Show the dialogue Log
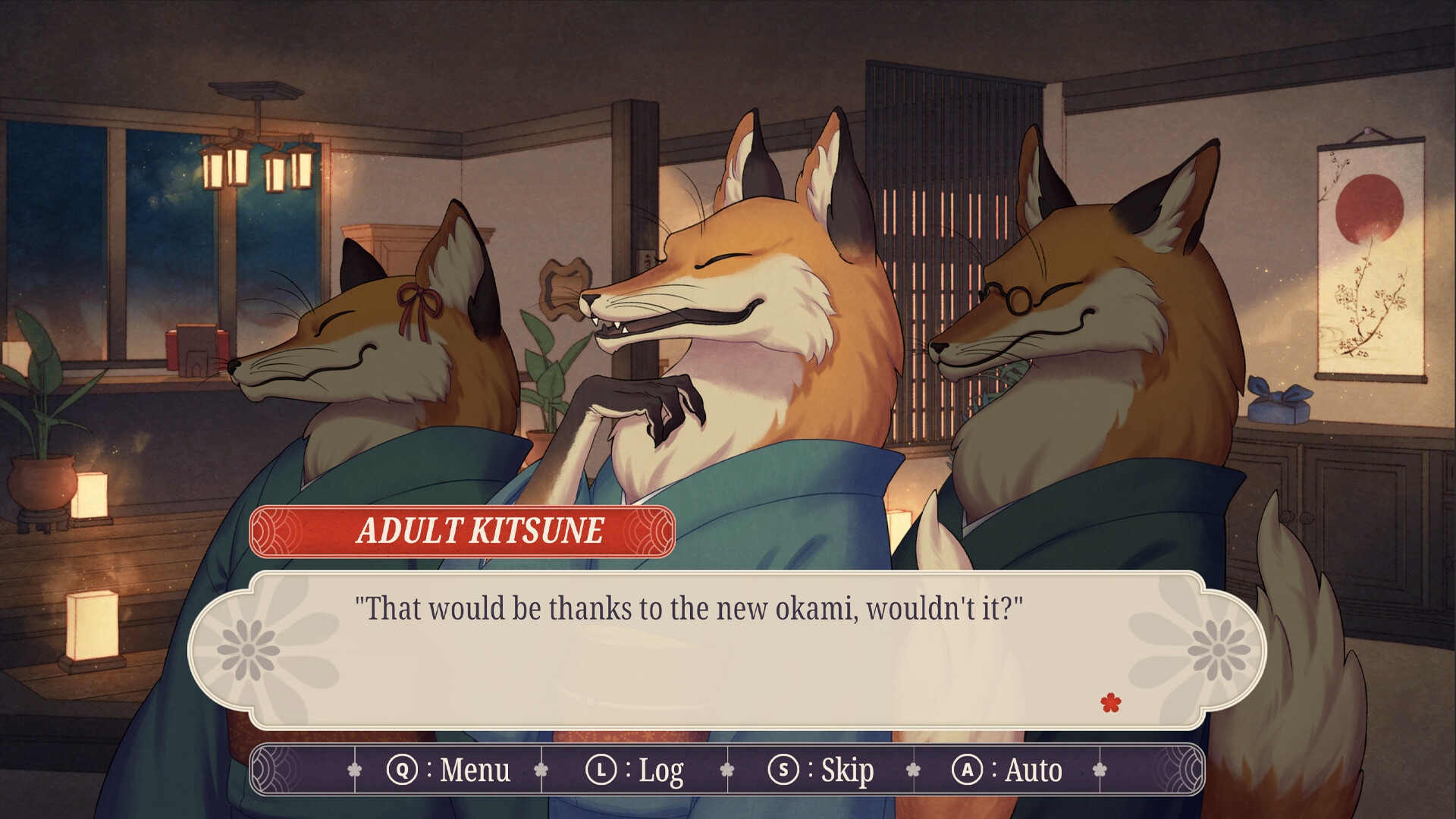 point(635,770)
